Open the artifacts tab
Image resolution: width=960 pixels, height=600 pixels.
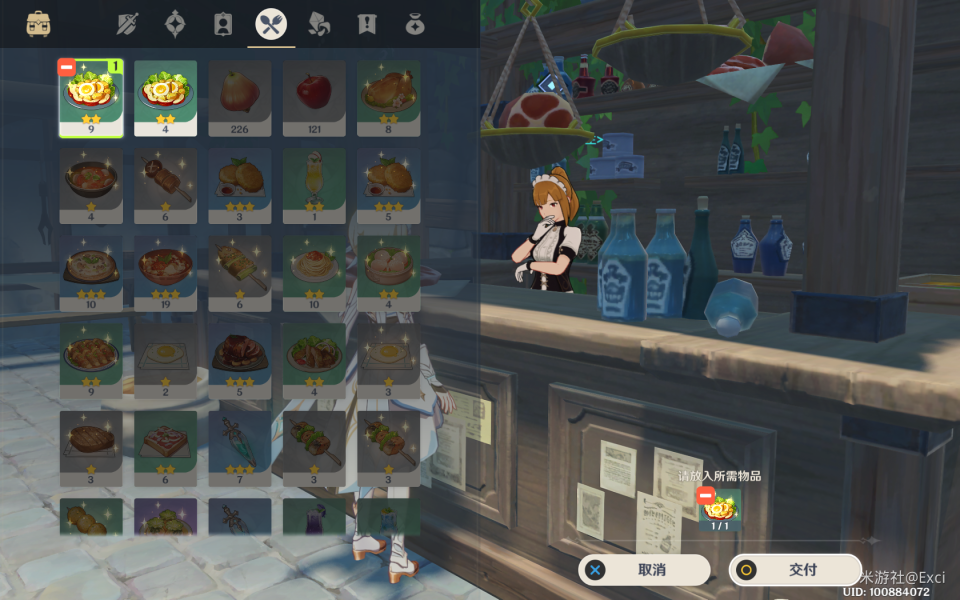[x=175, y=24]
